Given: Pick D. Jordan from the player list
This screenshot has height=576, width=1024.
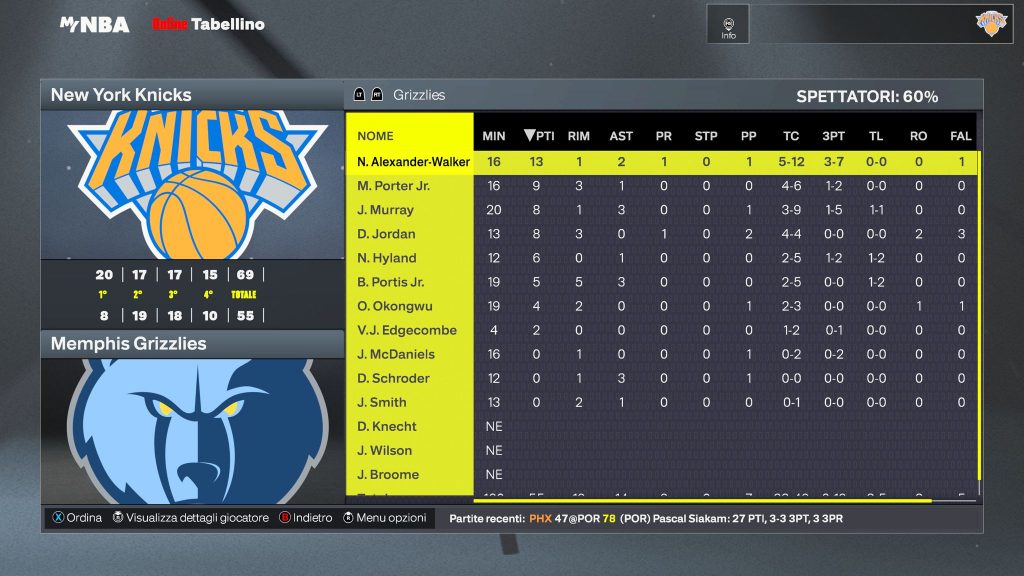Looking at the screenshot, I should click(x=386, y=234).
